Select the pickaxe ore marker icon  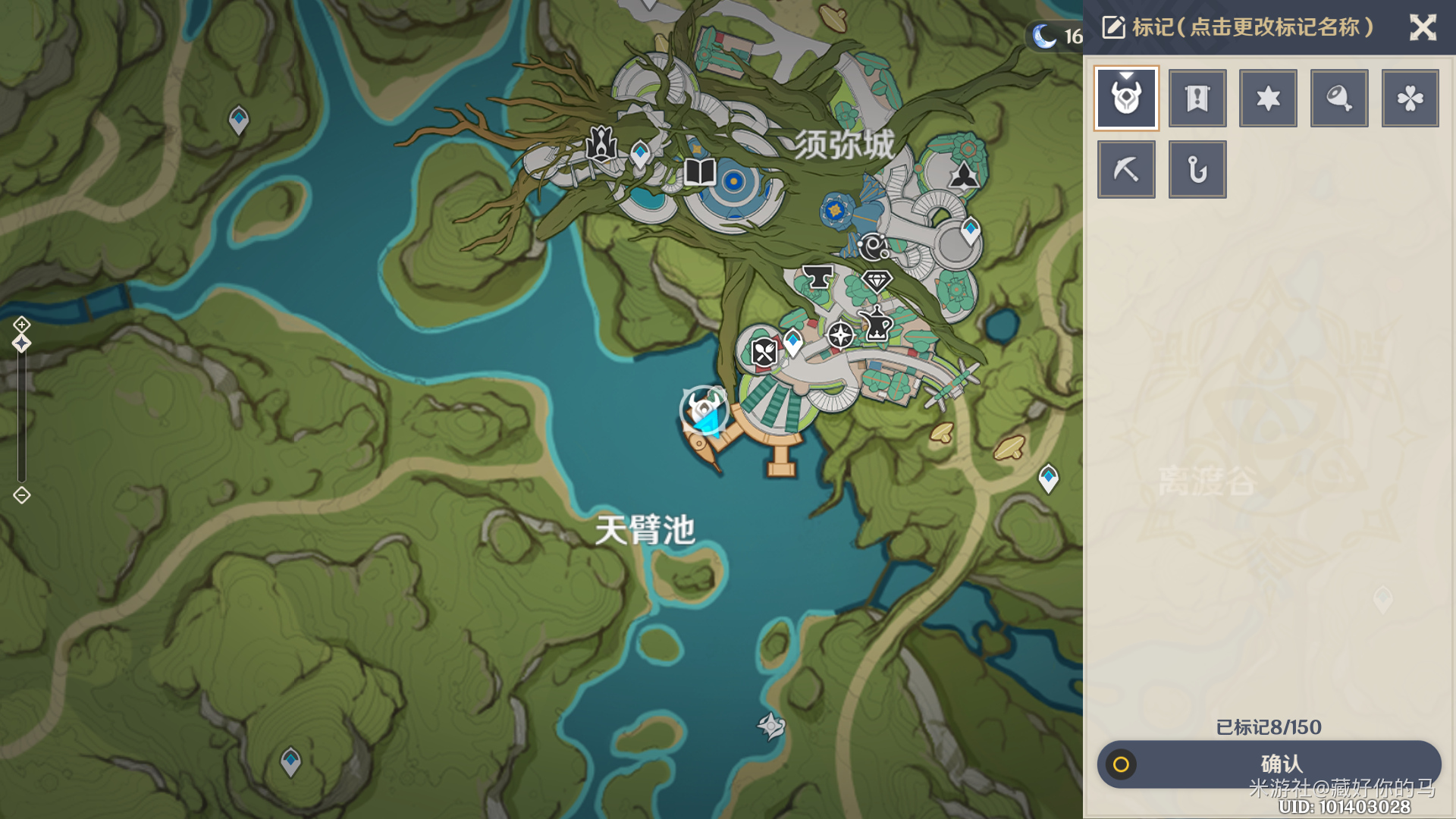pos(1126,169)
